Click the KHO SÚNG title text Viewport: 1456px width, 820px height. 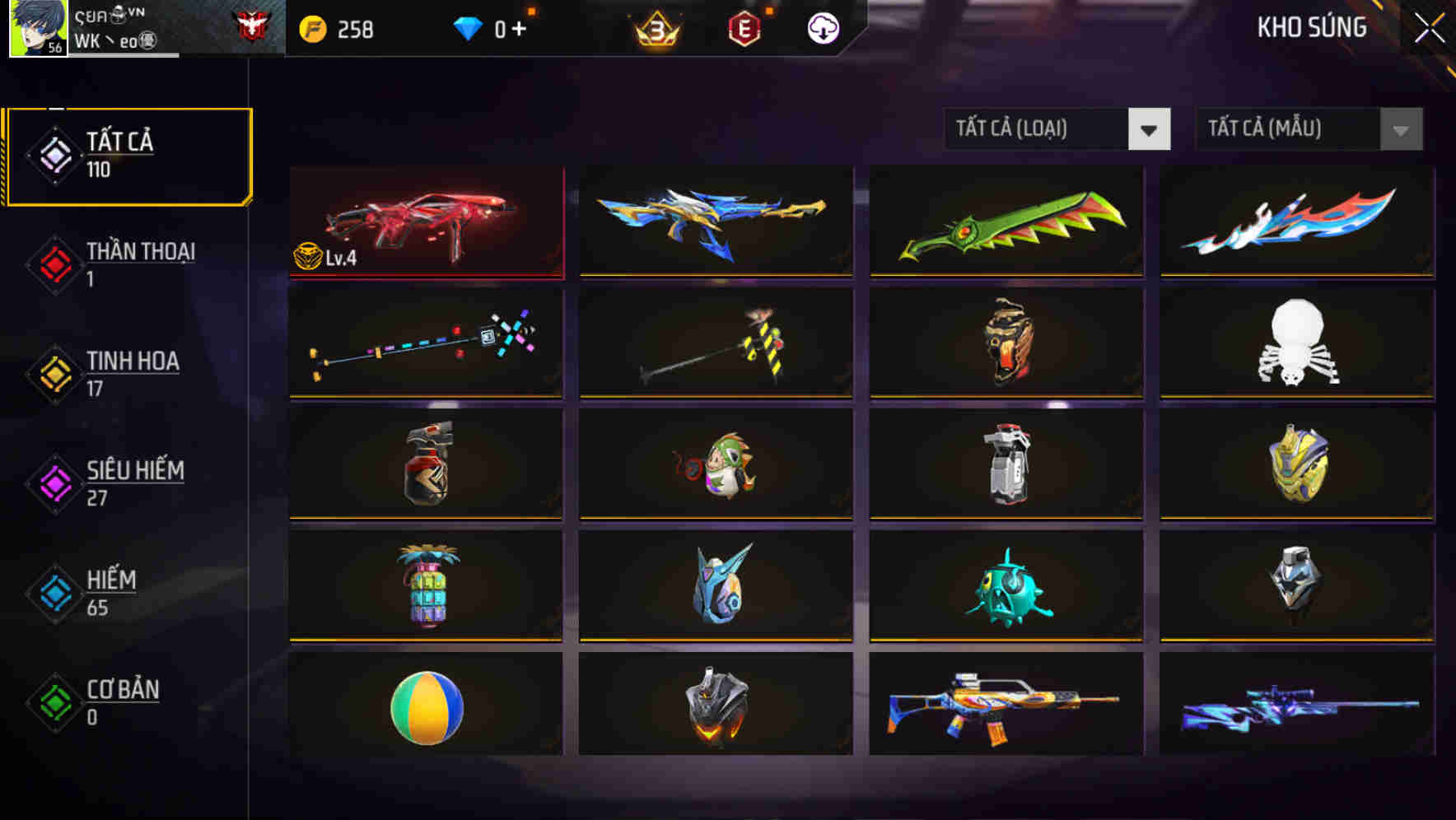point(1311,28)
